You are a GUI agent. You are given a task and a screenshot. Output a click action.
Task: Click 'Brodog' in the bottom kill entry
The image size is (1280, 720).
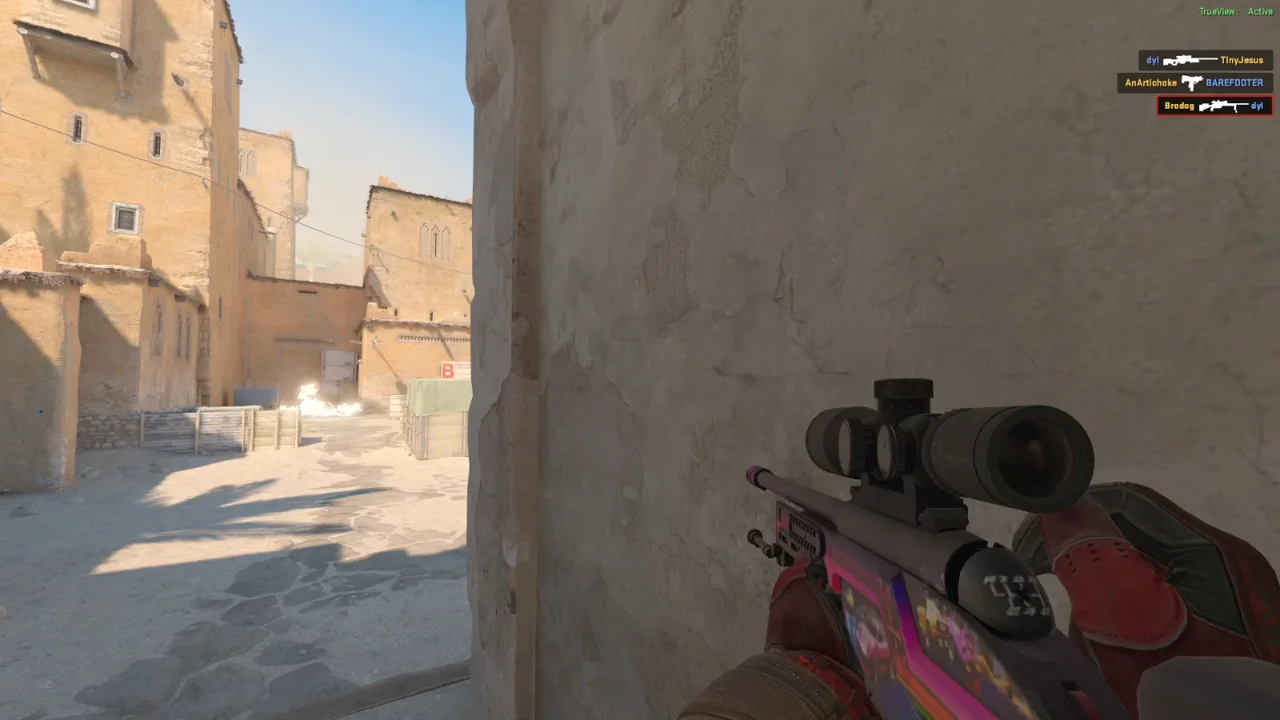click(x=1180, y=105)
